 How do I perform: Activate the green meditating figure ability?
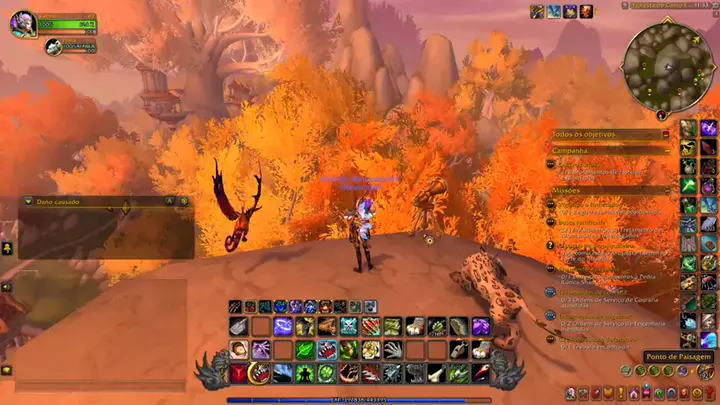(305, 373)
